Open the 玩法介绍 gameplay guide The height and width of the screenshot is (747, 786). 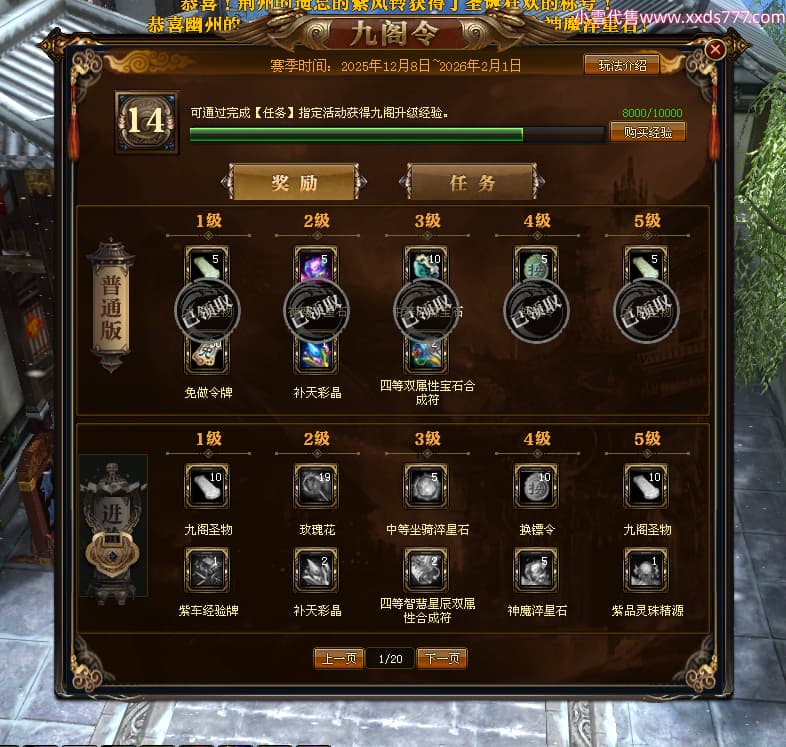click(621, 65)
